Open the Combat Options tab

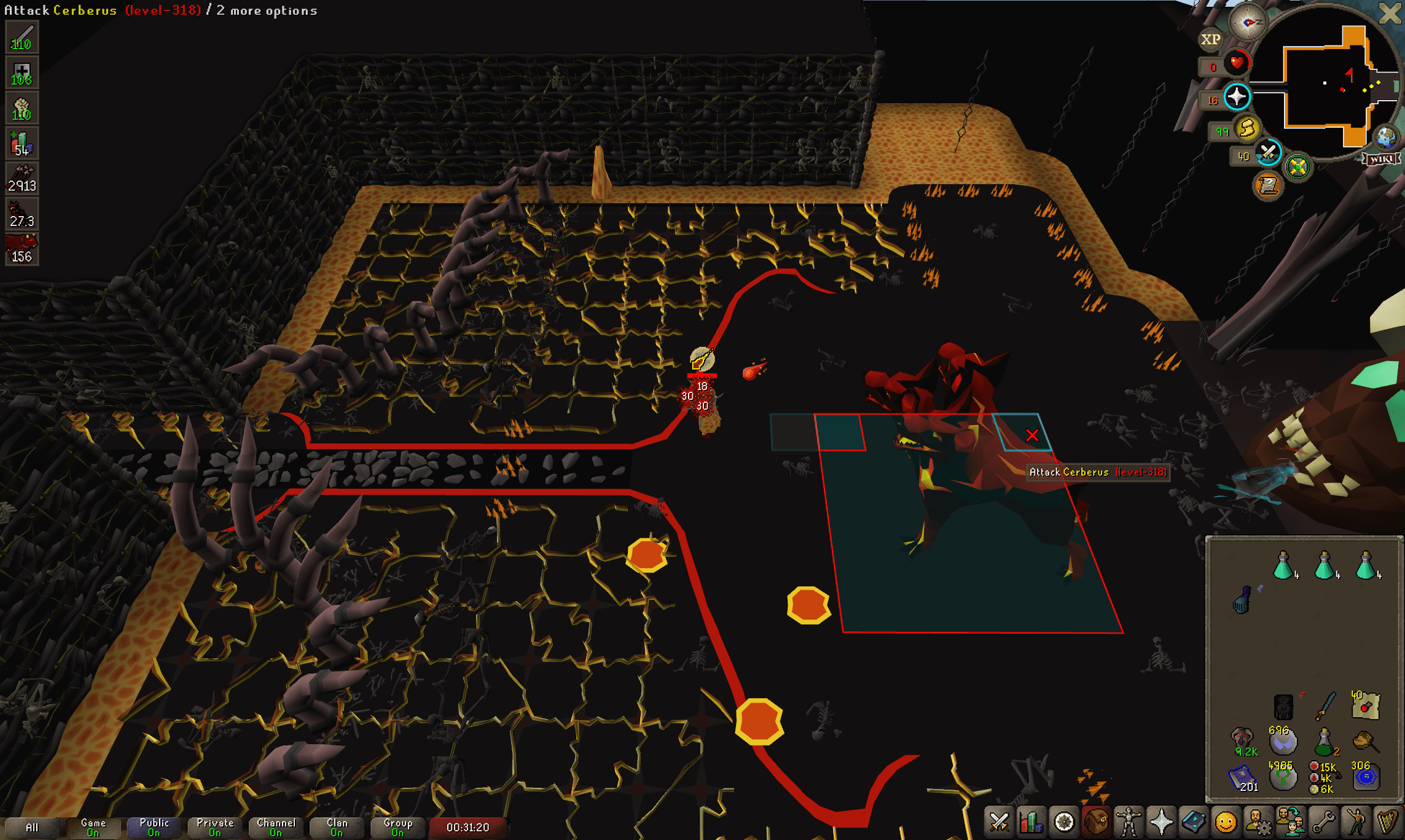click(x=999, y=822)
